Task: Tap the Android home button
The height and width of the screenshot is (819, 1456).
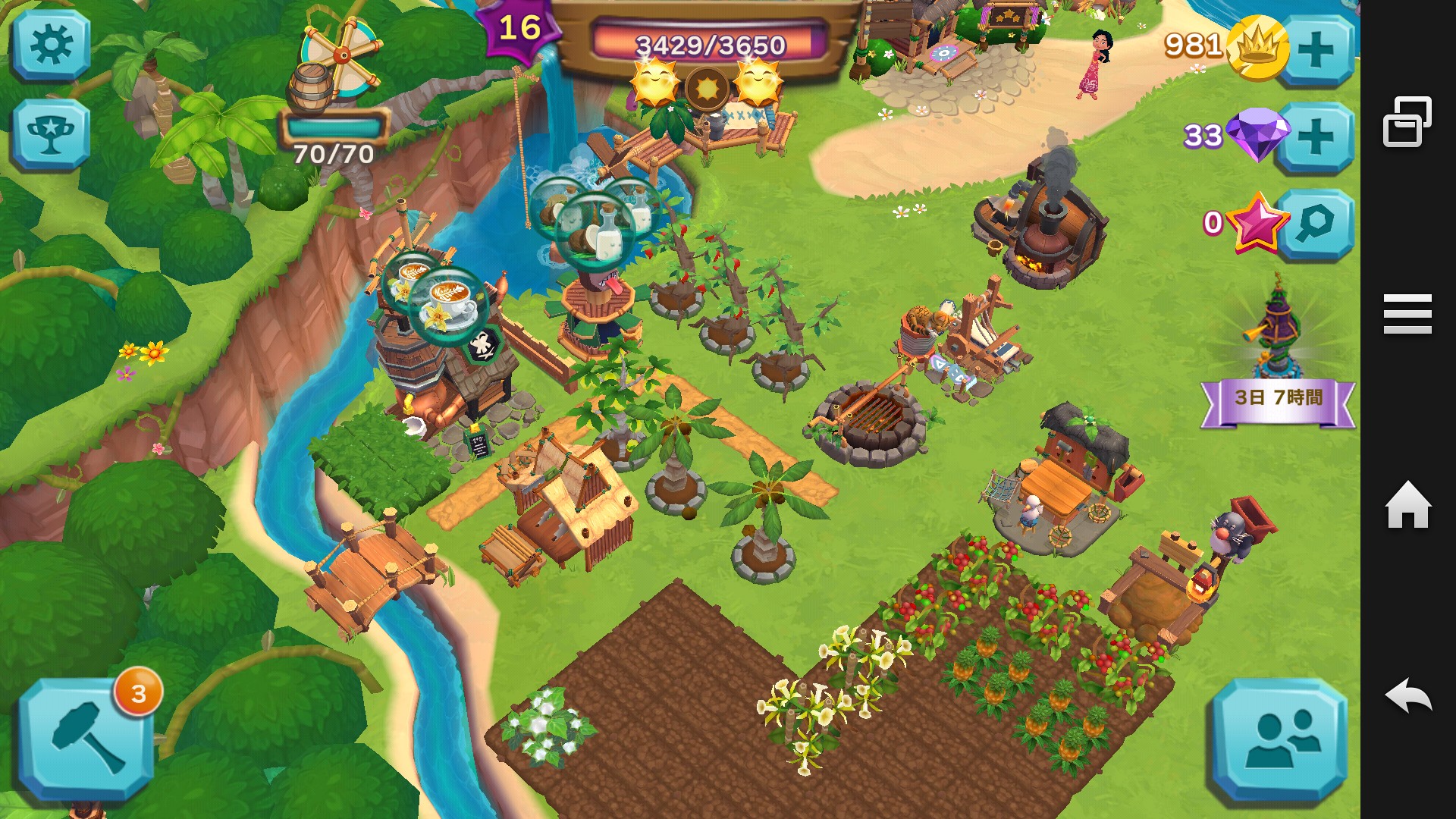Action: coord(1407,505)
